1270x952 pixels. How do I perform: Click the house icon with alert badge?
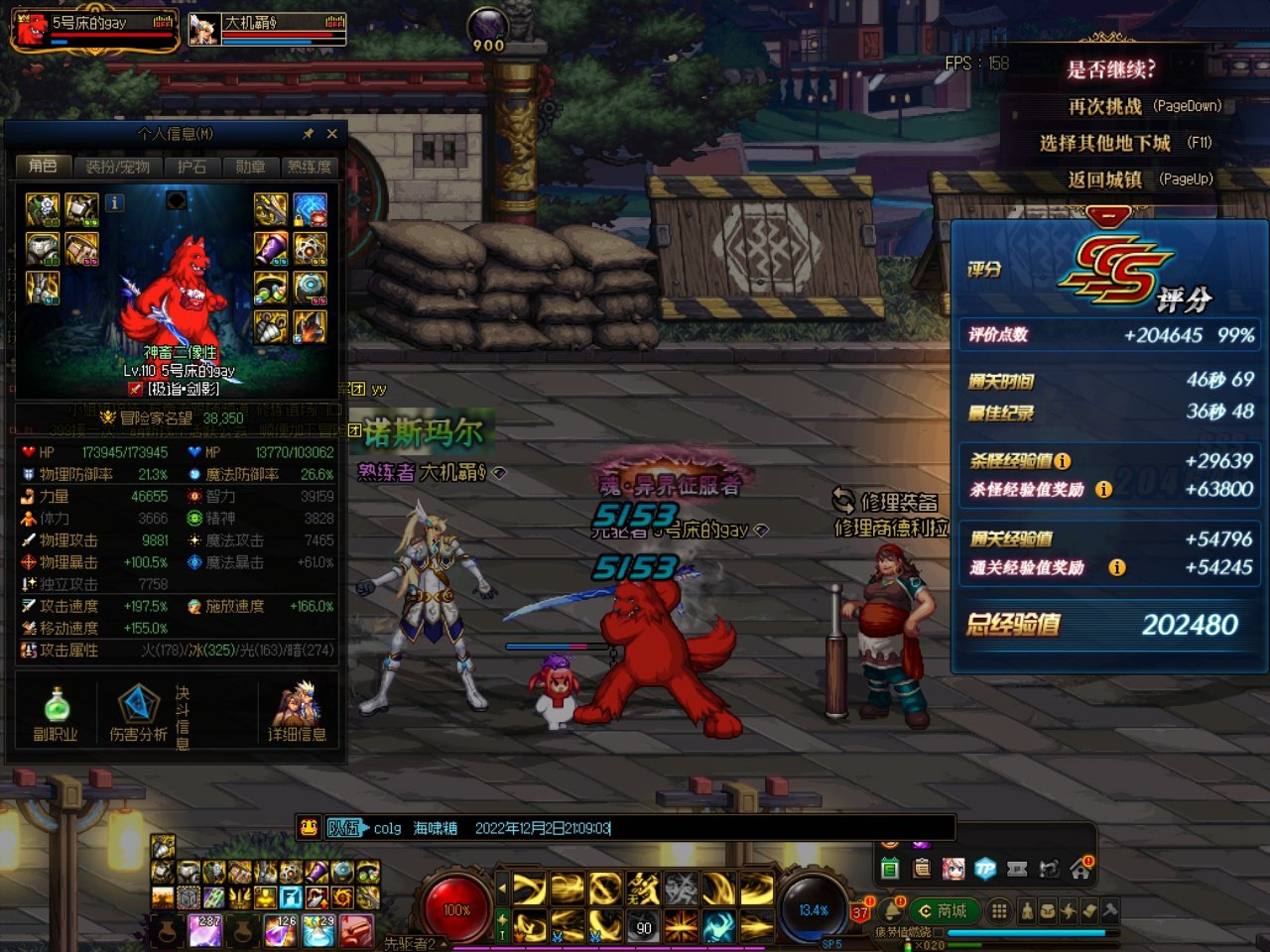(x=1079, y=870)
